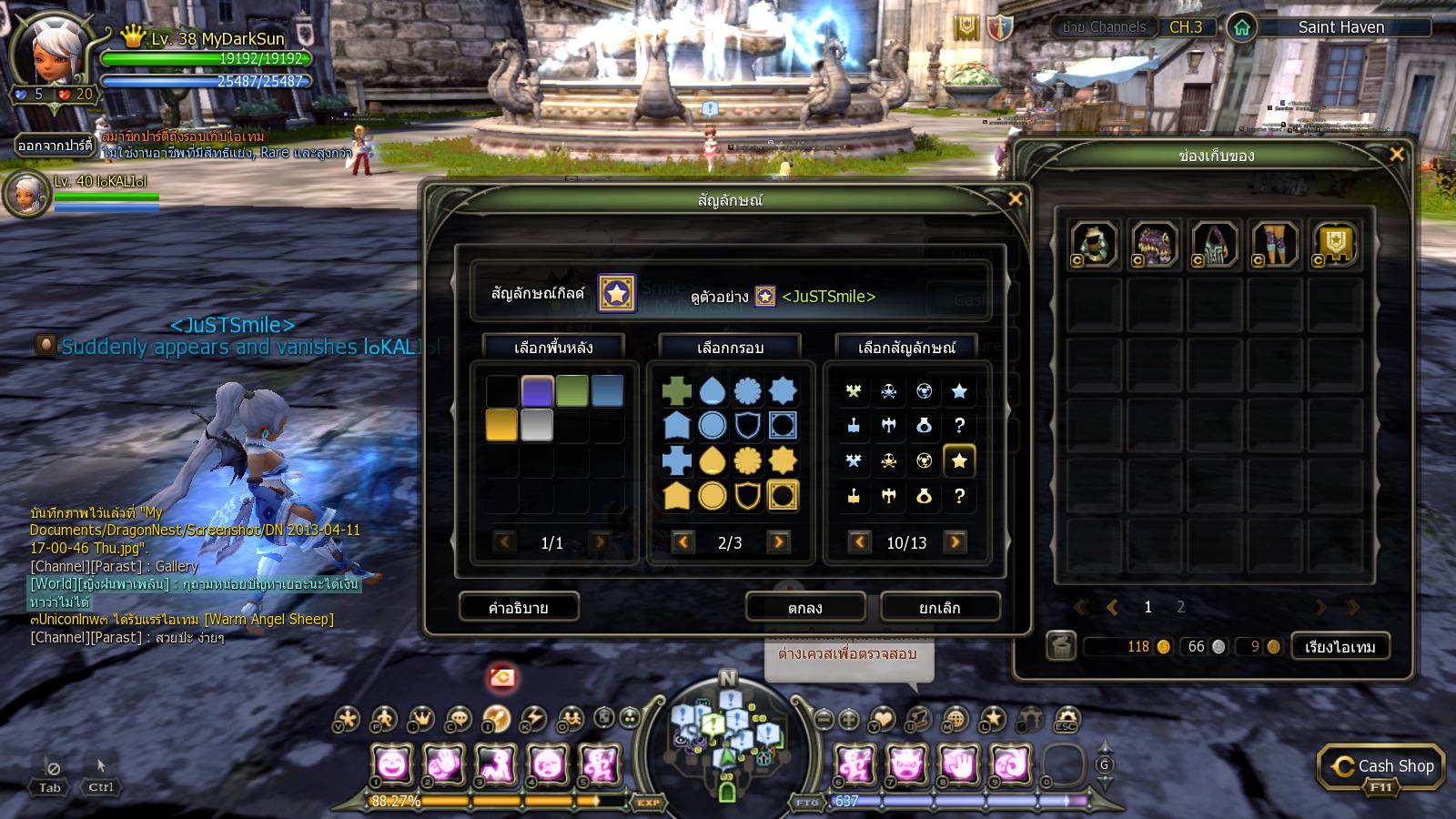The width and height of the screenshot is (1456, 819).
Task: Select the guild banner item slot
Action: coord(1335,245)
